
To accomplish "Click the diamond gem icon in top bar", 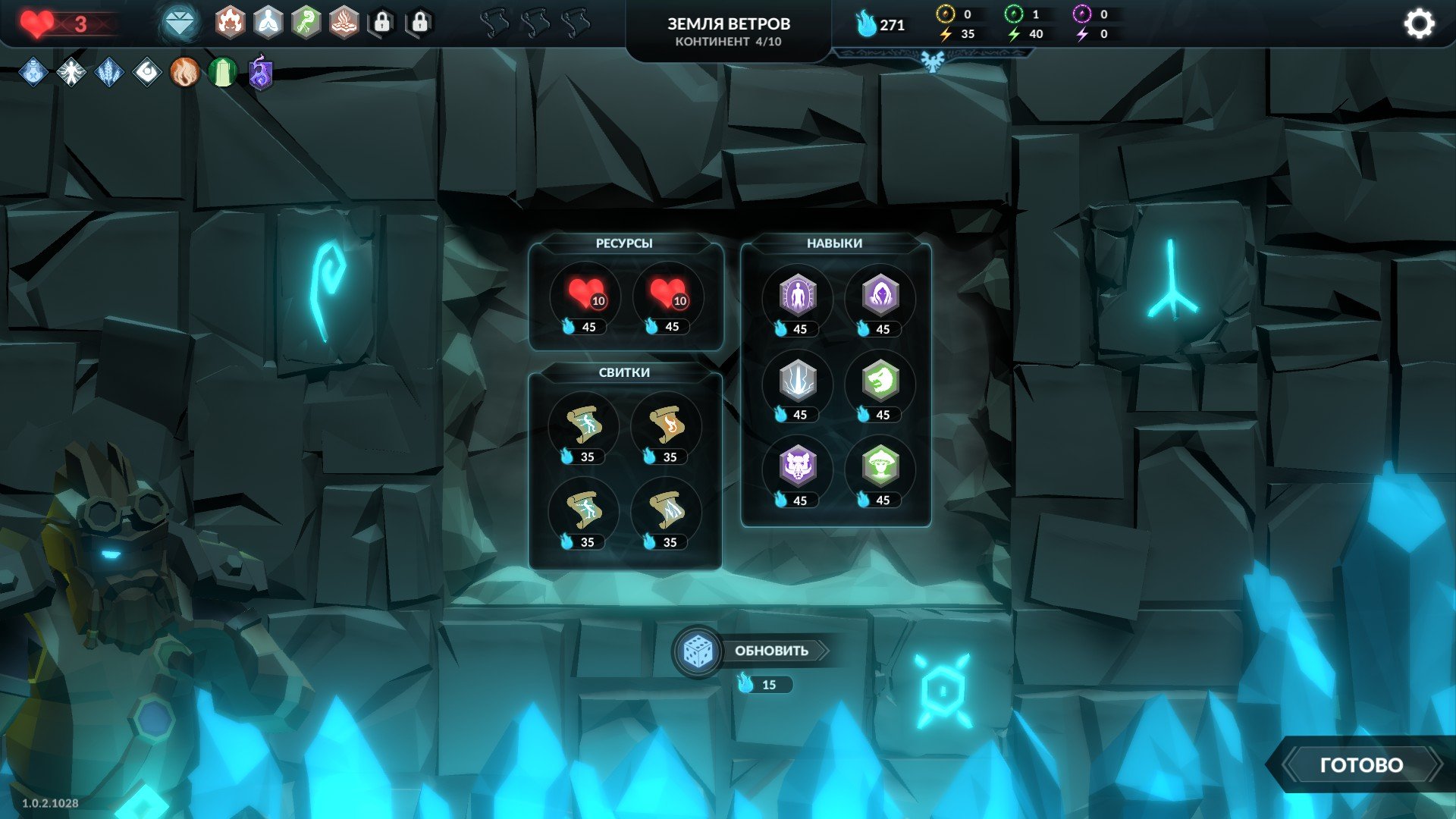I will (x=179, y=24).
